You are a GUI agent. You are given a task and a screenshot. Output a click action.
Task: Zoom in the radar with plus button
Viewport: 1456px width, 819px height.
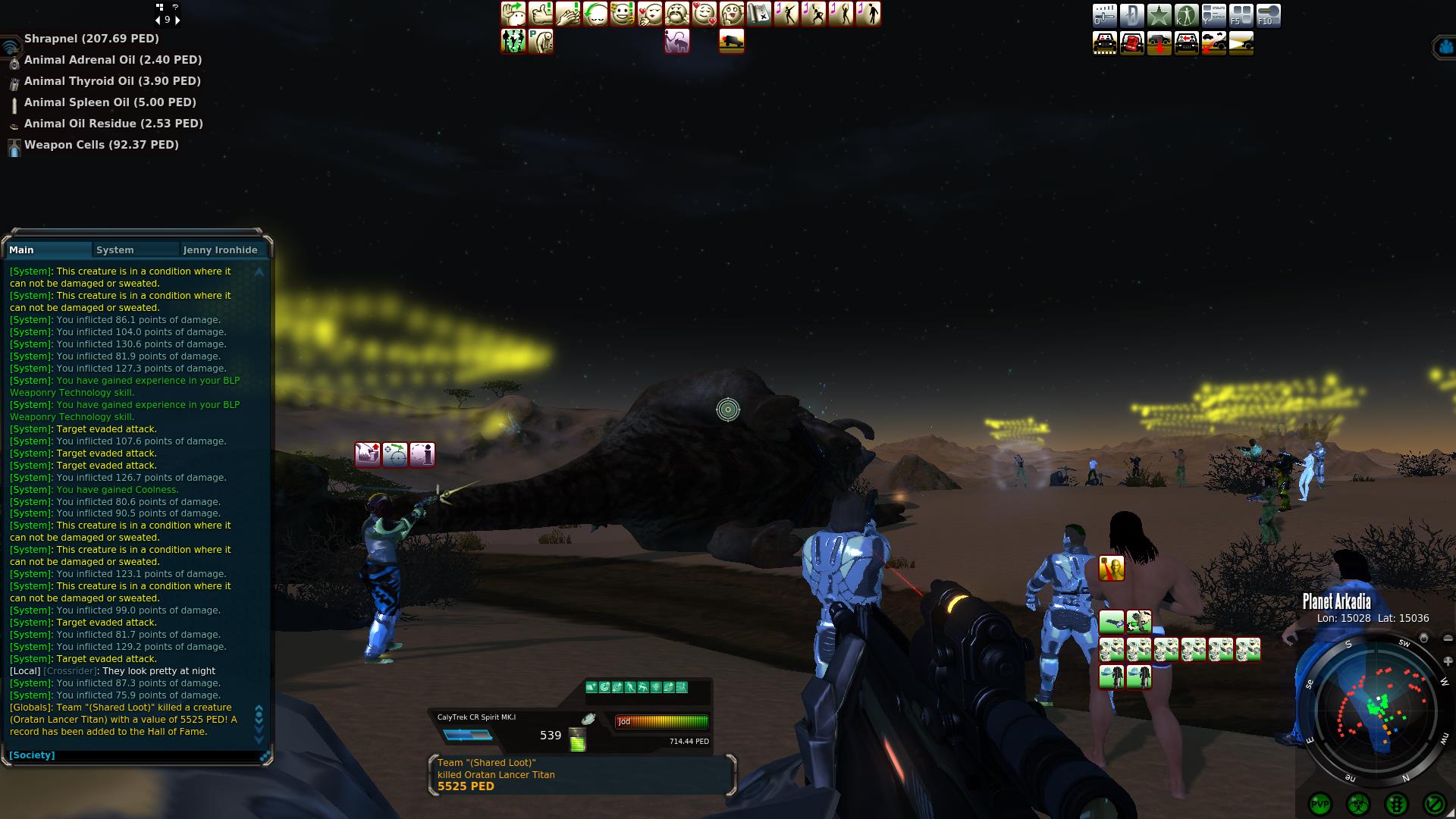click(1448, 661)
